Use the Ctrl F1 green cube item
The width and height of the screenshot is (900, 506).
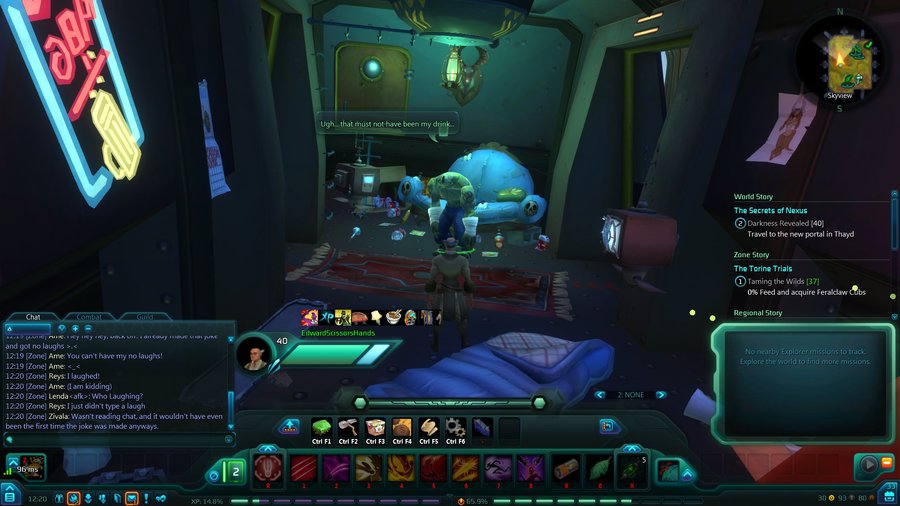click(x=322, y=427)
